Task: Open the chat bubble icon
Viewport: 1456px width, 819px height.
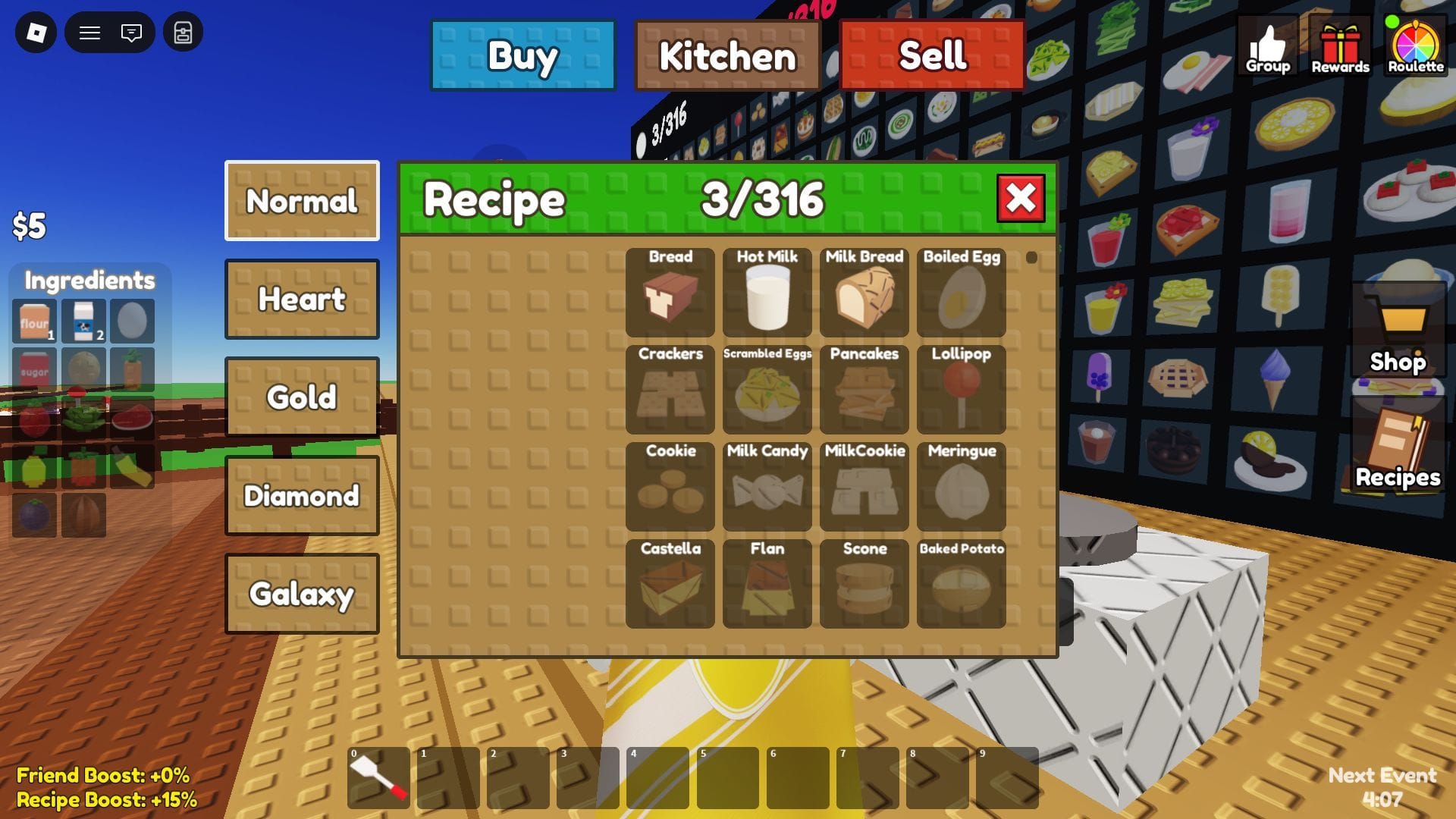Action: 130,33
